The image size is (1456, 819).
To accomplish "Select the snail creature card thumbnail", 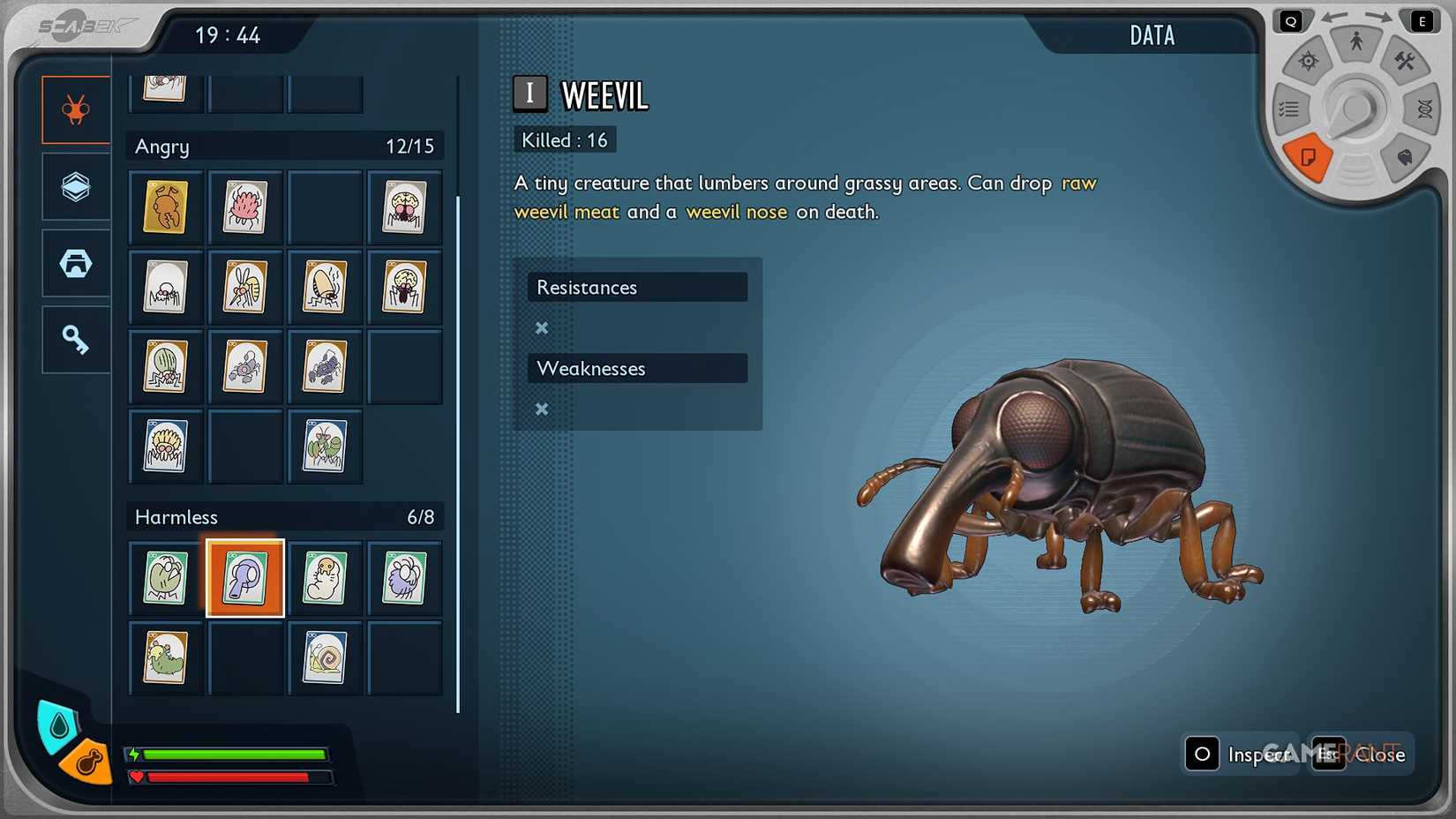I will pyautogui.click(x=325, y=658).
